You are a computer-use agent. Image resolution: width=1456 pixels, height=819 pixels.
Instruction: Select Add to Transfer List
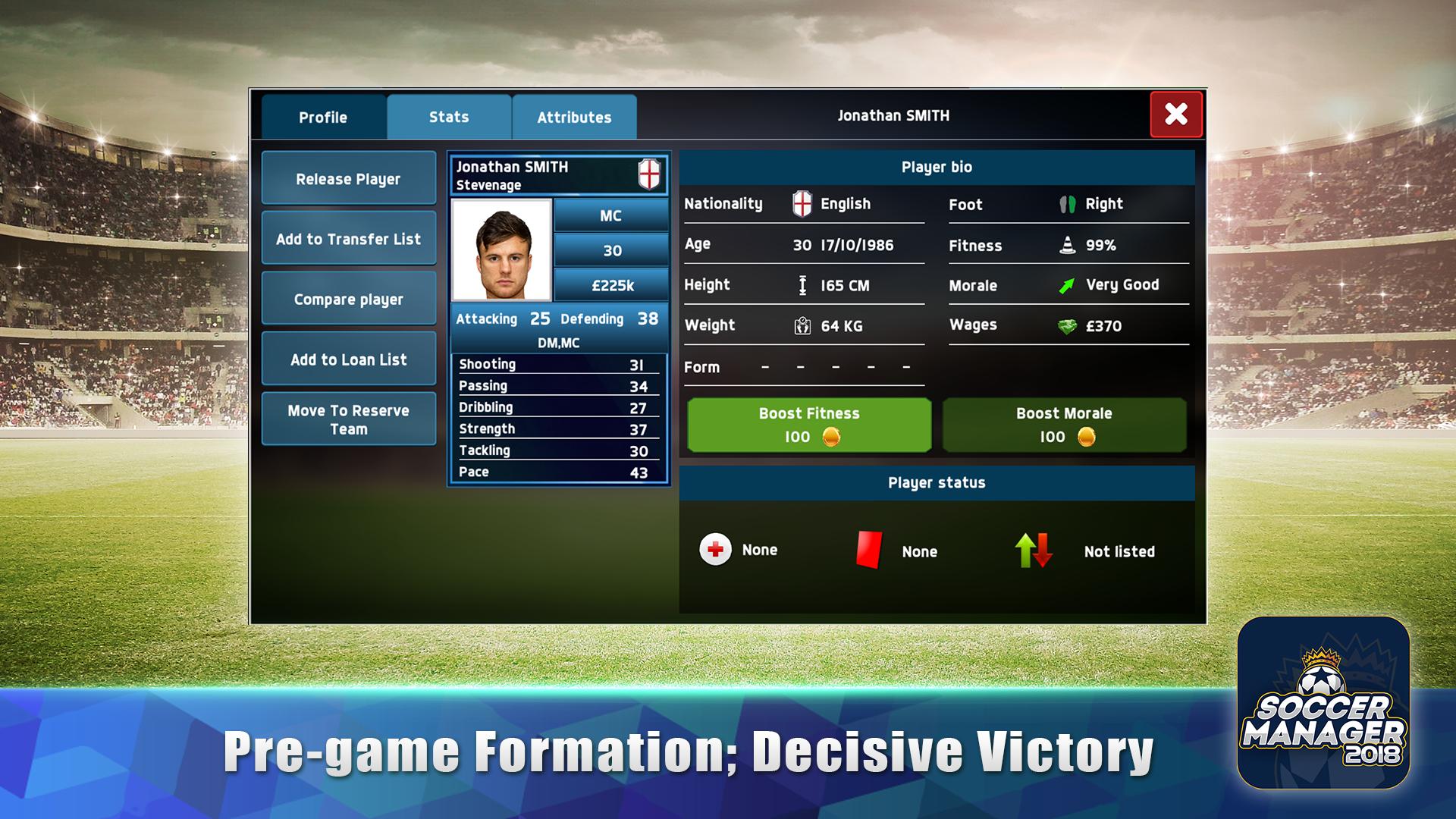pyautogui.click(x=349, y=238)
